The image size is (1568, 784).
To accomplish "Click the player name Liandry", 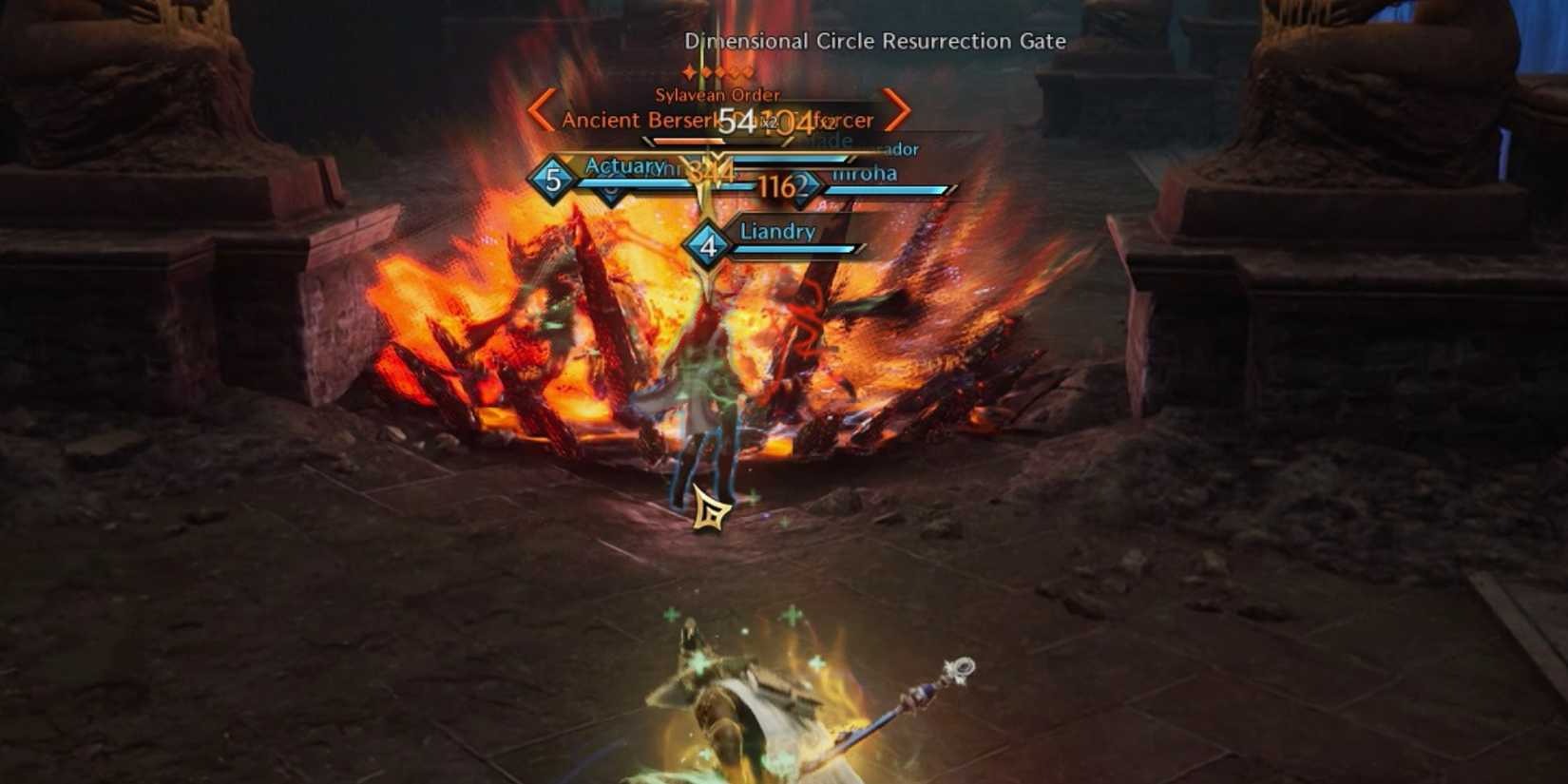I will (x=776, y=231).
